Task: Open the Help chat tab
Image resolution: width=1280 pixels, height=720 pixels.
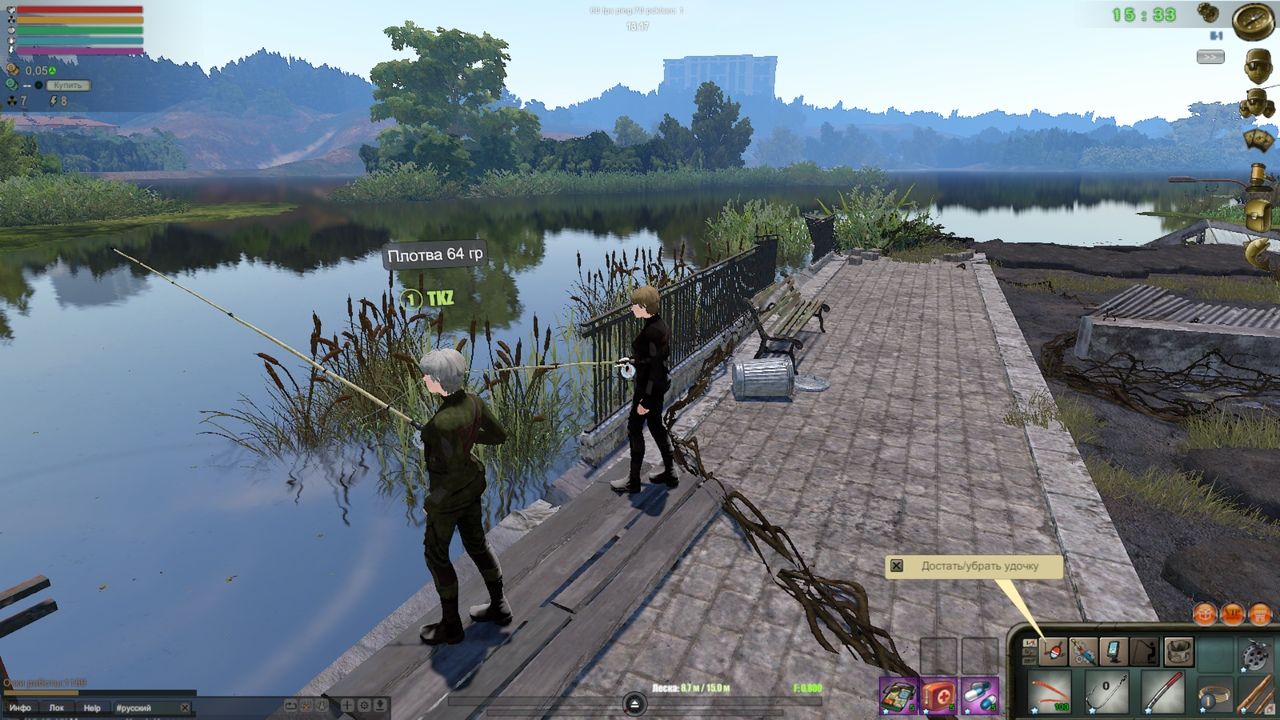Action: coord(91,705)
